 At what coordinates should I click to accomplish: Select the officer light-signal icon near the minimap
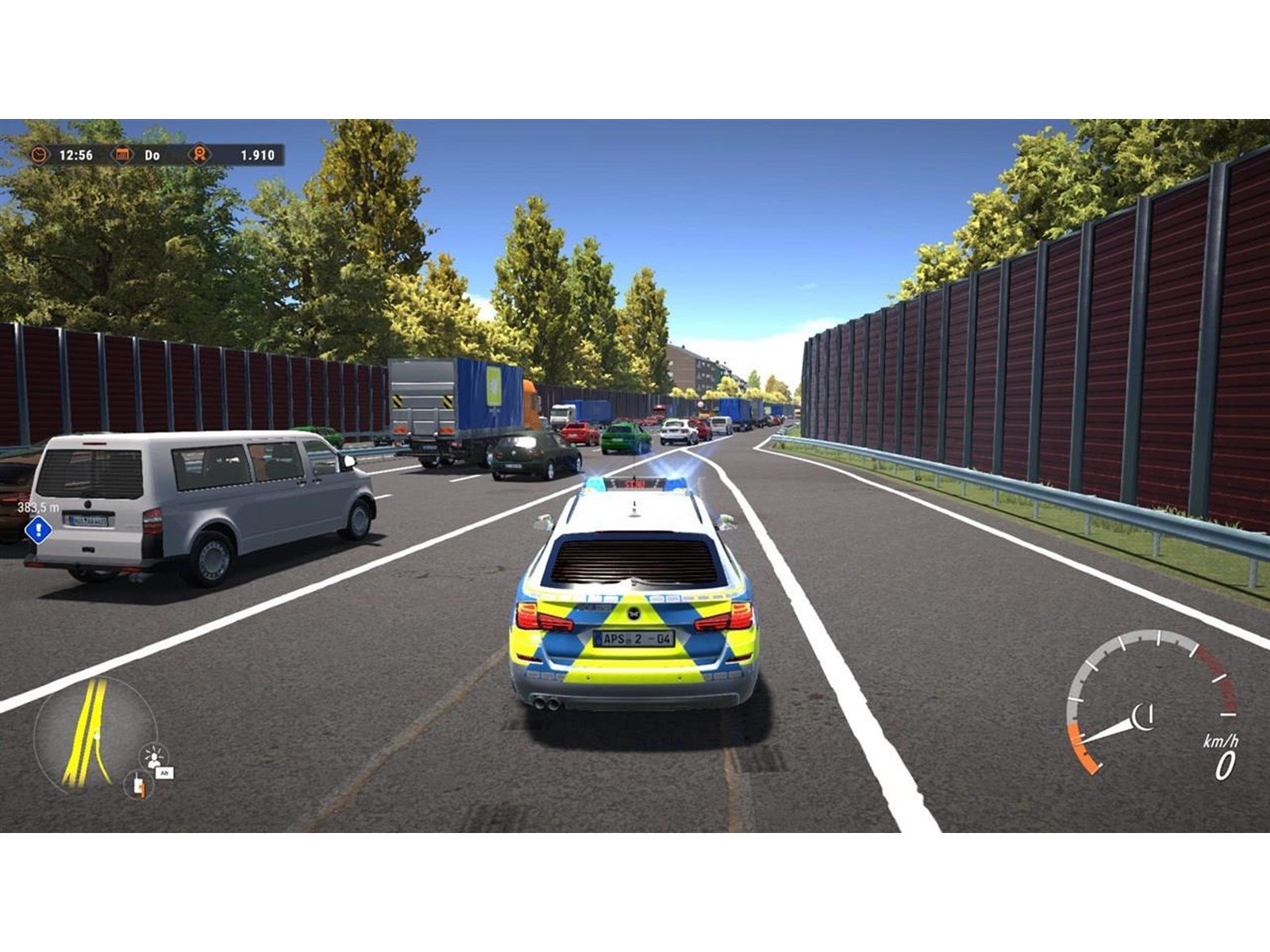coord(155,756)
